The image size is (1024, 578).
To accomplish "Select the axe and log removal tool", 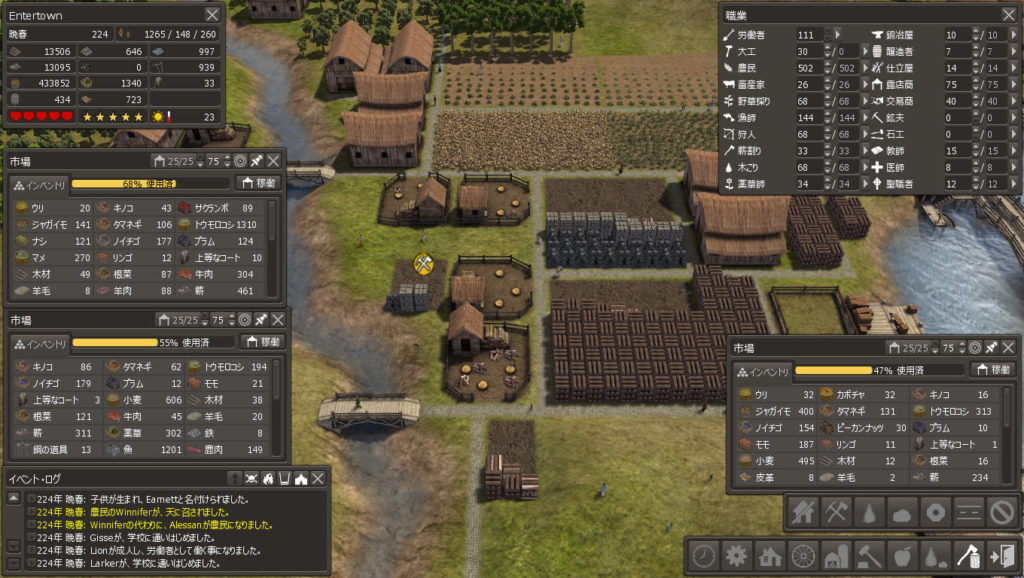I will (x=968, y=555).
